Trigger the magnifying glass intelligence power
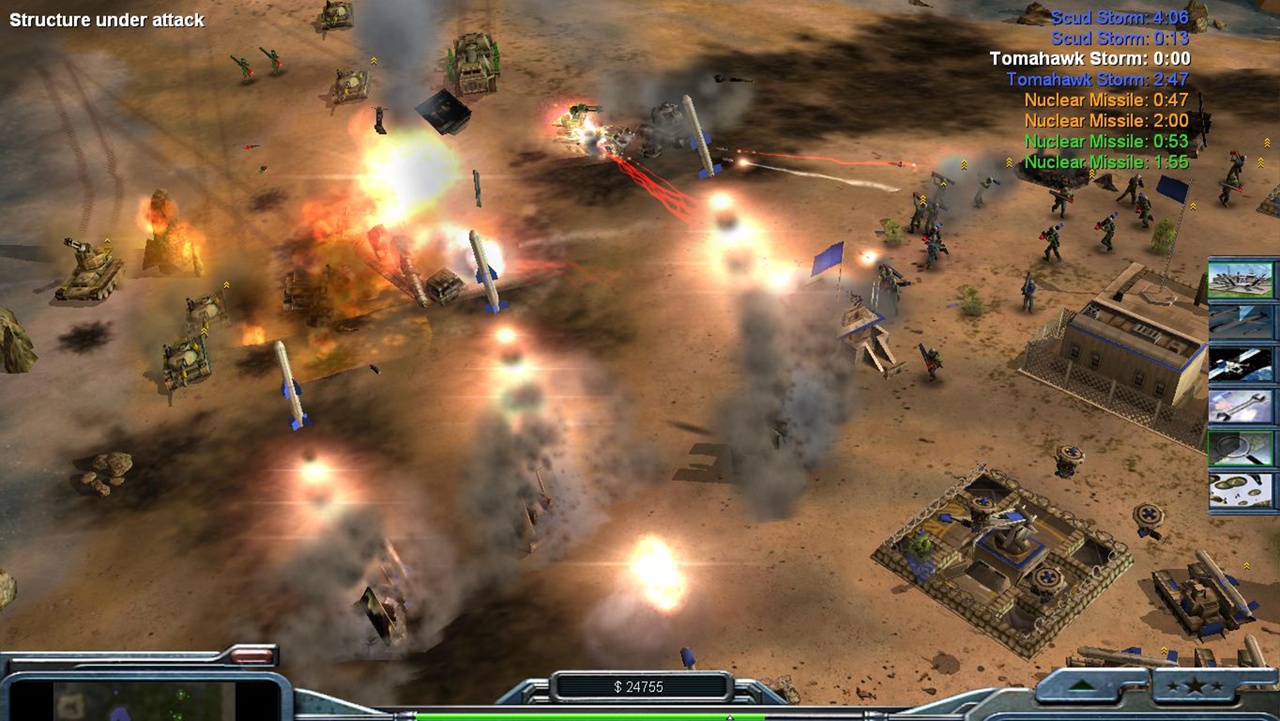This screenshot has width=1280, height=721. [x=1242, y=448]
